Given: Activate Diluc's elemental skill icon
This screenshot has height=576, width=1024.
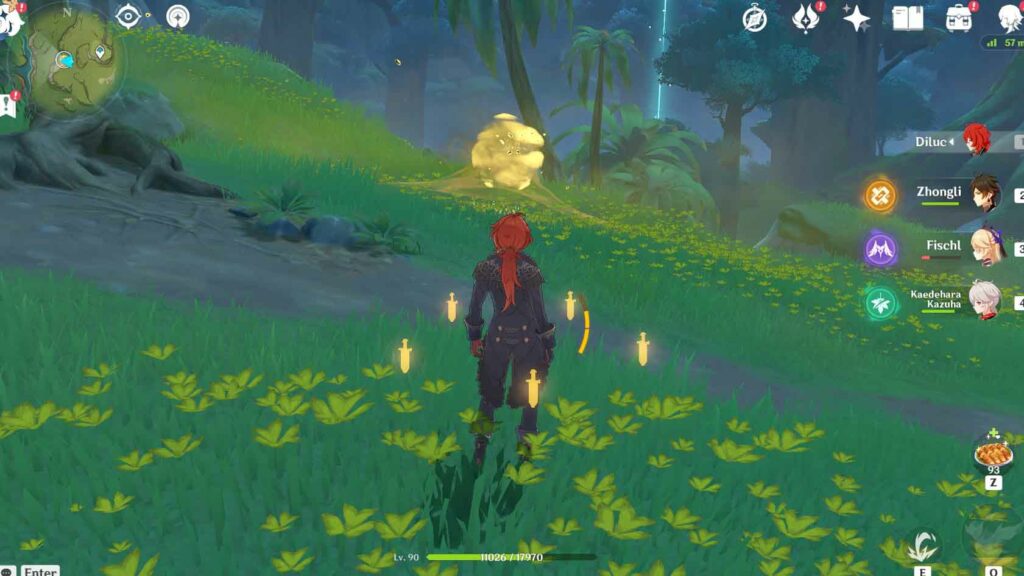Looking at the screenshot, I should click(x=922, y=546).
